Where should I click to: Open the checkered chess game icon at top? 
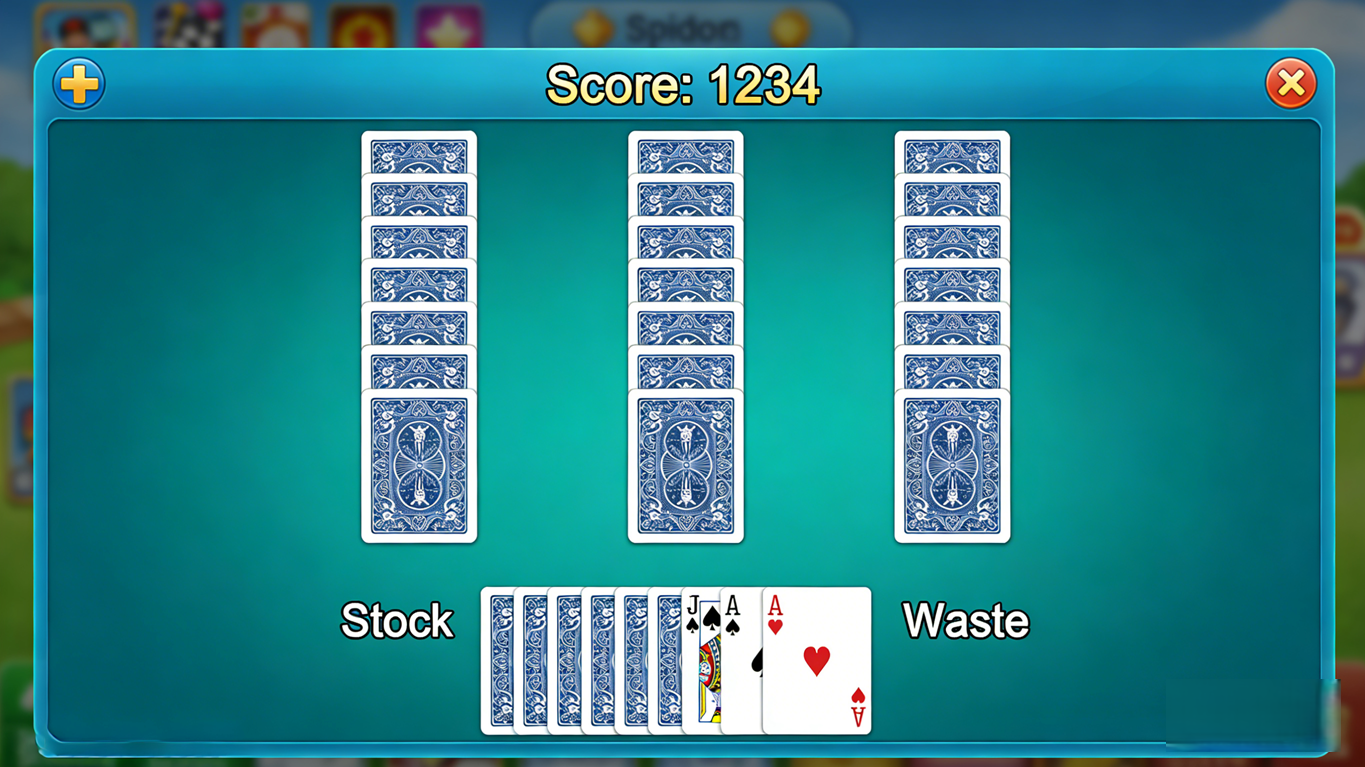click(x=186, y=22)
